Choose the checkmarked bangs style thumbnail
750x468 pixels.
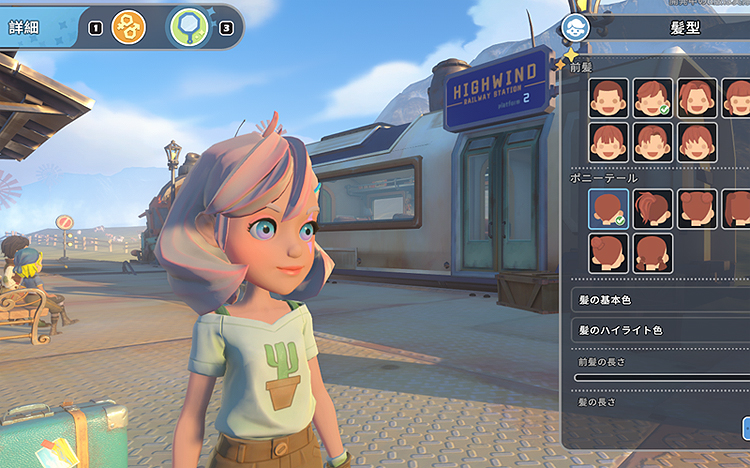point(652,98)
